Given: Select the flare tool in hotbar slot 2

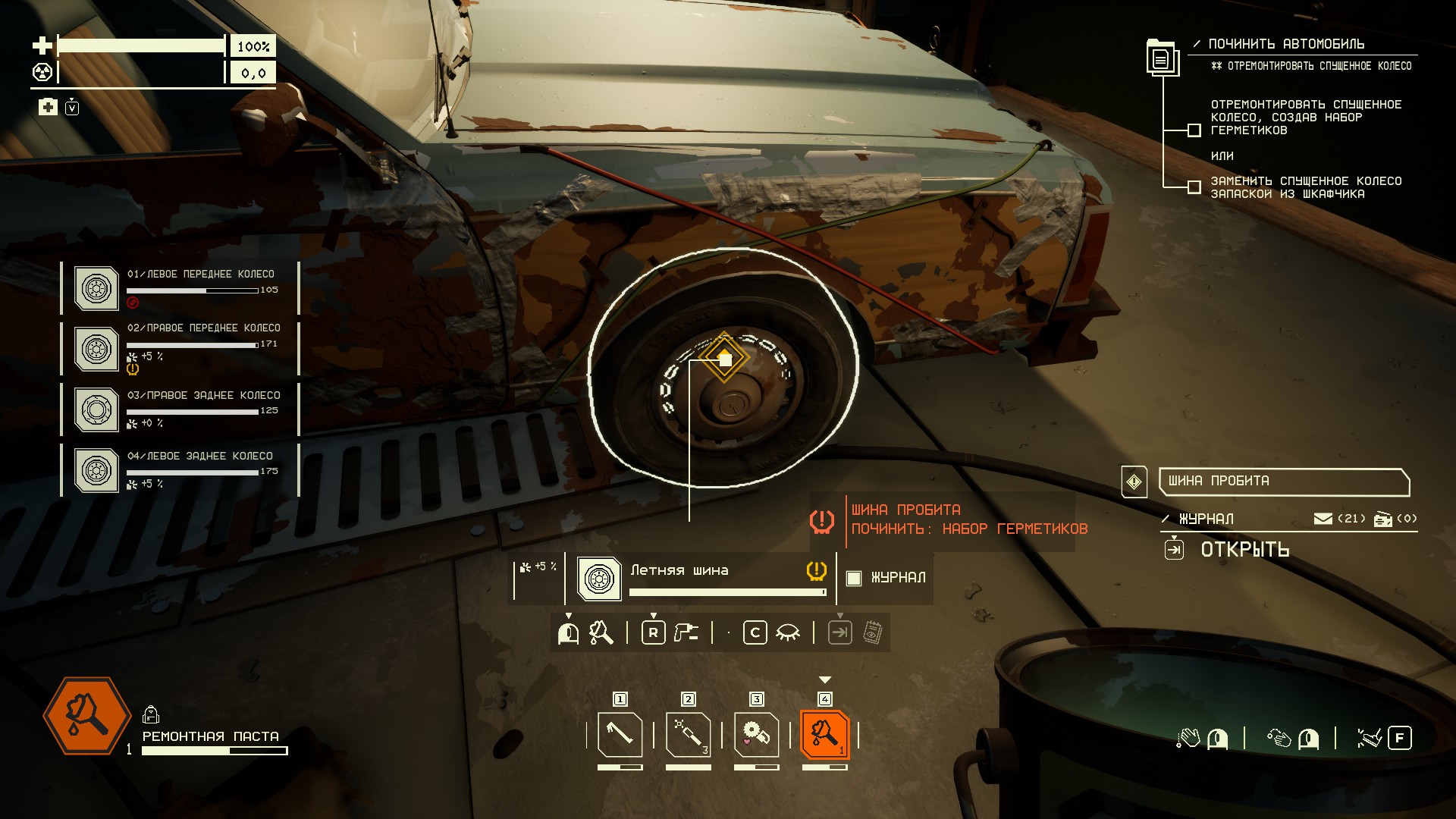Looking at the screenshot, I should [688, 734].
